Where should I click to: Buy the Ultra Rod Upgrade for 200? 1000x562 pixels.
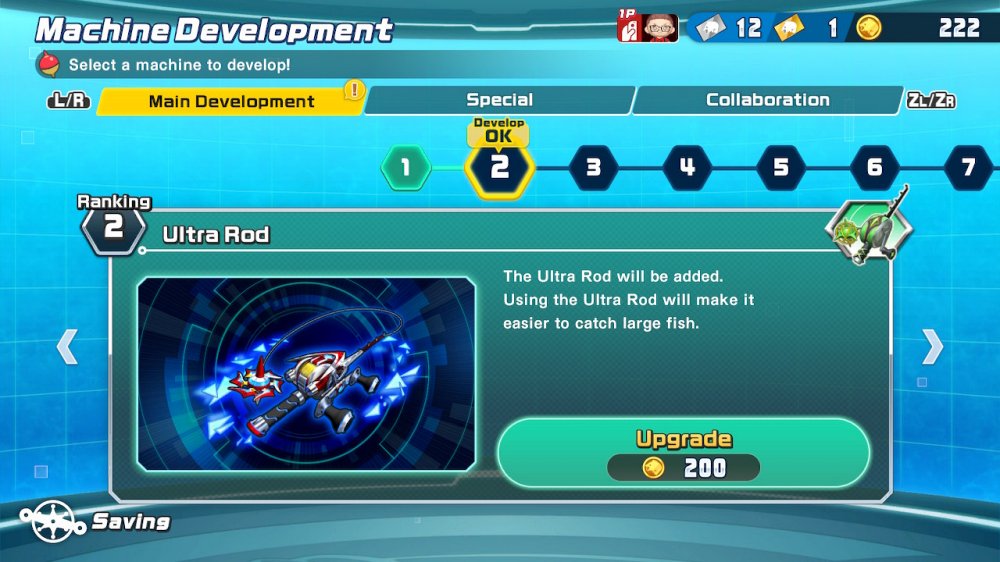coord(683,453)
